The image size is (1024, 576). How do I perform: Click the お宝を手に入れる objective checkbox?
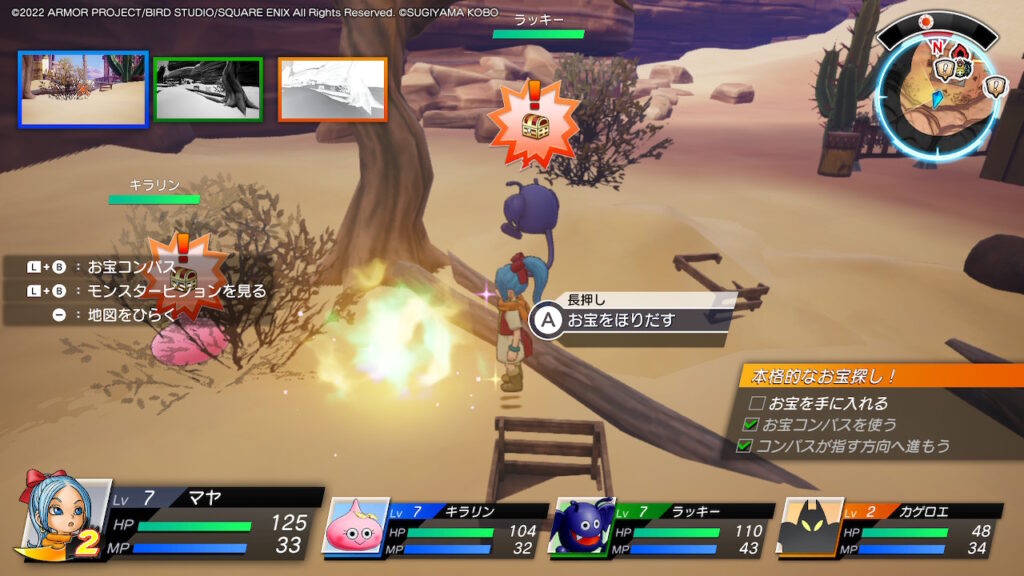(x=757, y=403)
